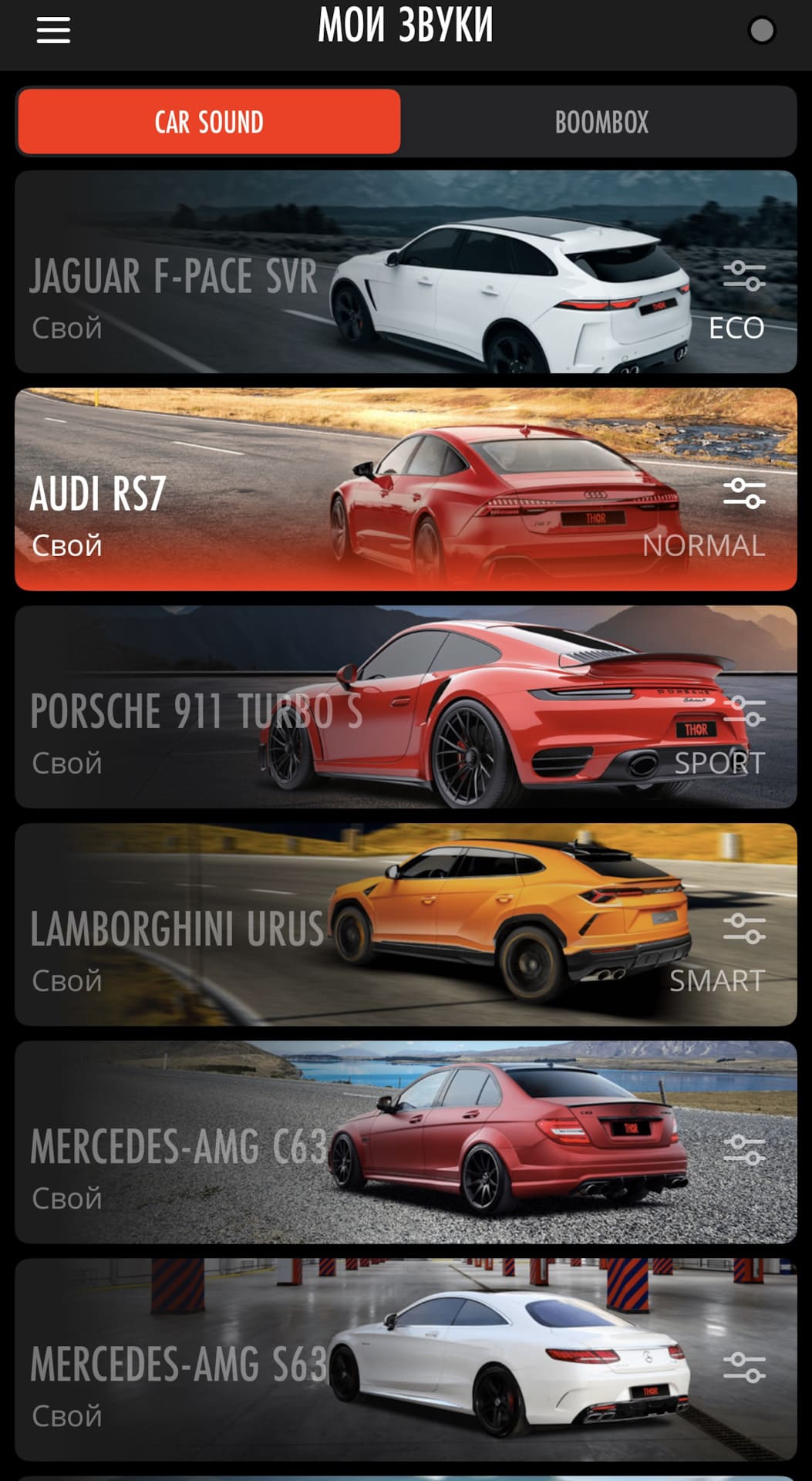
Task: Open Lamborghini Urus sliders settings icon
Action: [744, 929]
